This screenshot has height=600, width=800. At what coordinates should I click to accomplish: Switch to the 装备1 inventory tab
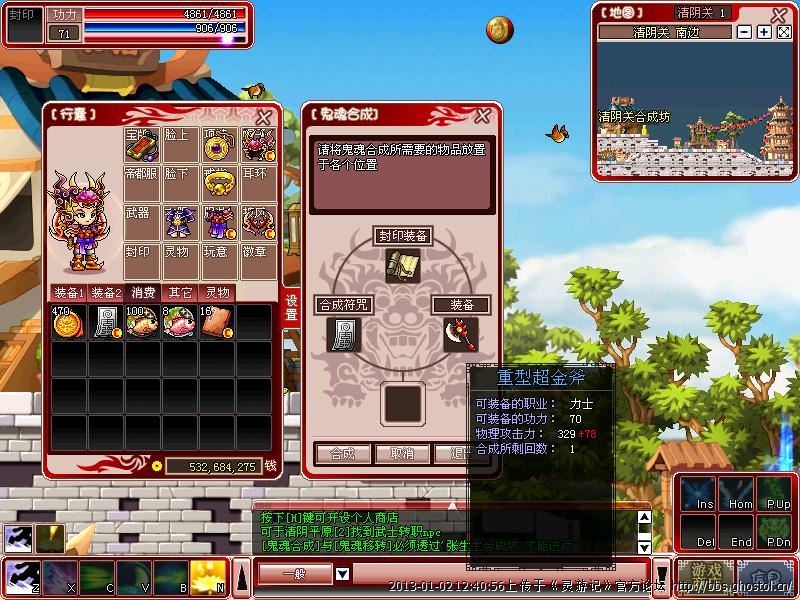click(x=69, y=293)
